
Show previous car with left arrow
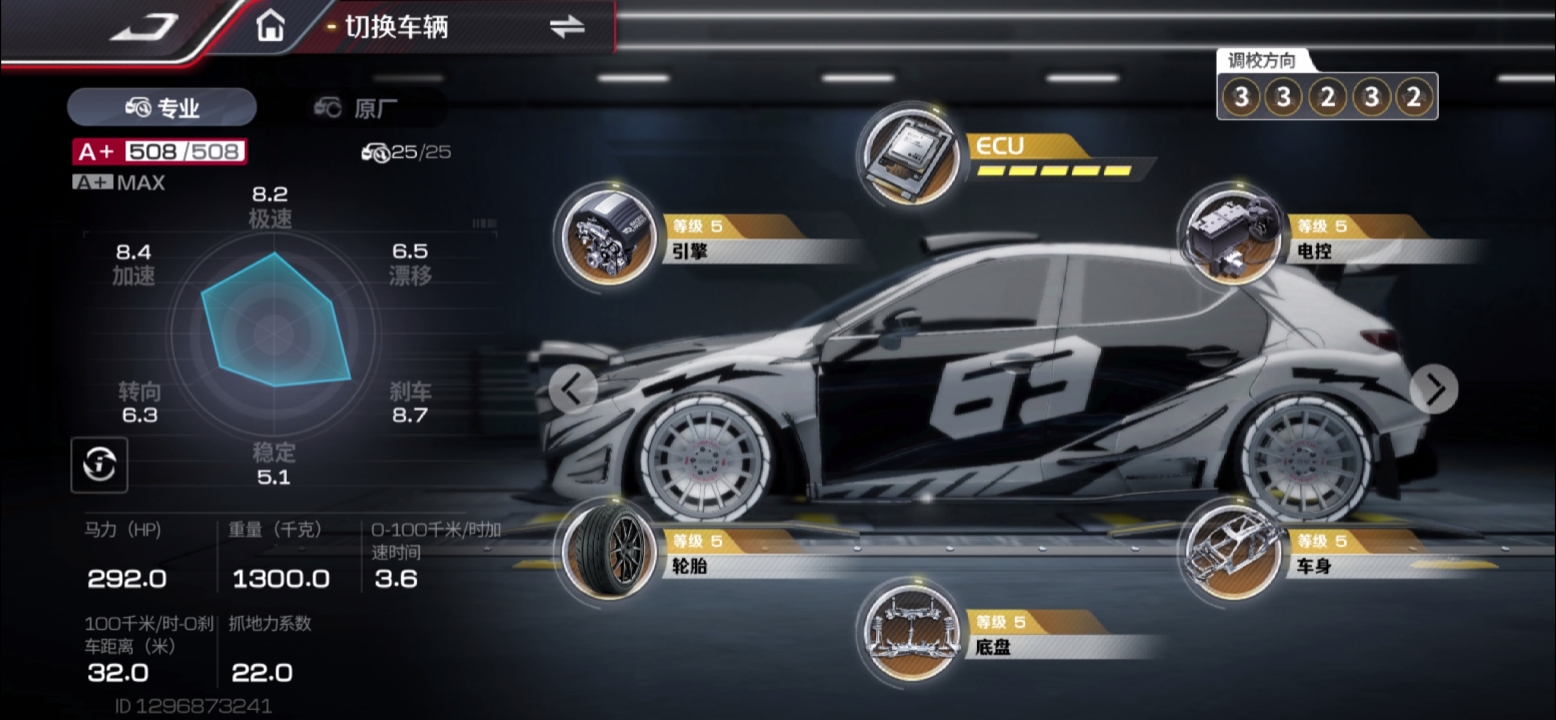[x=574, y=390]
